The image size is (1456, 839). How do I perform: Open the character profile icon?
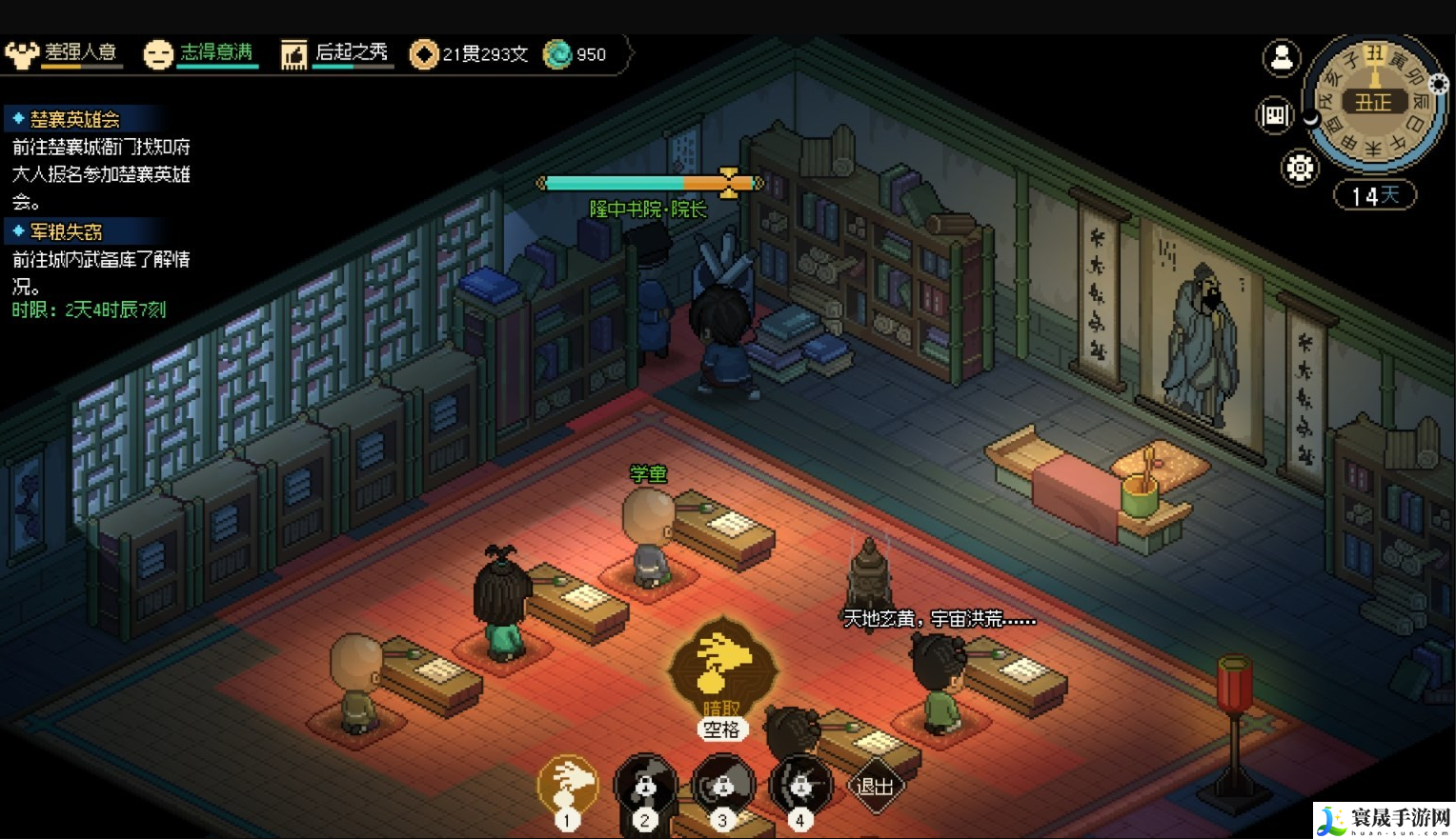pos(1282,58)
